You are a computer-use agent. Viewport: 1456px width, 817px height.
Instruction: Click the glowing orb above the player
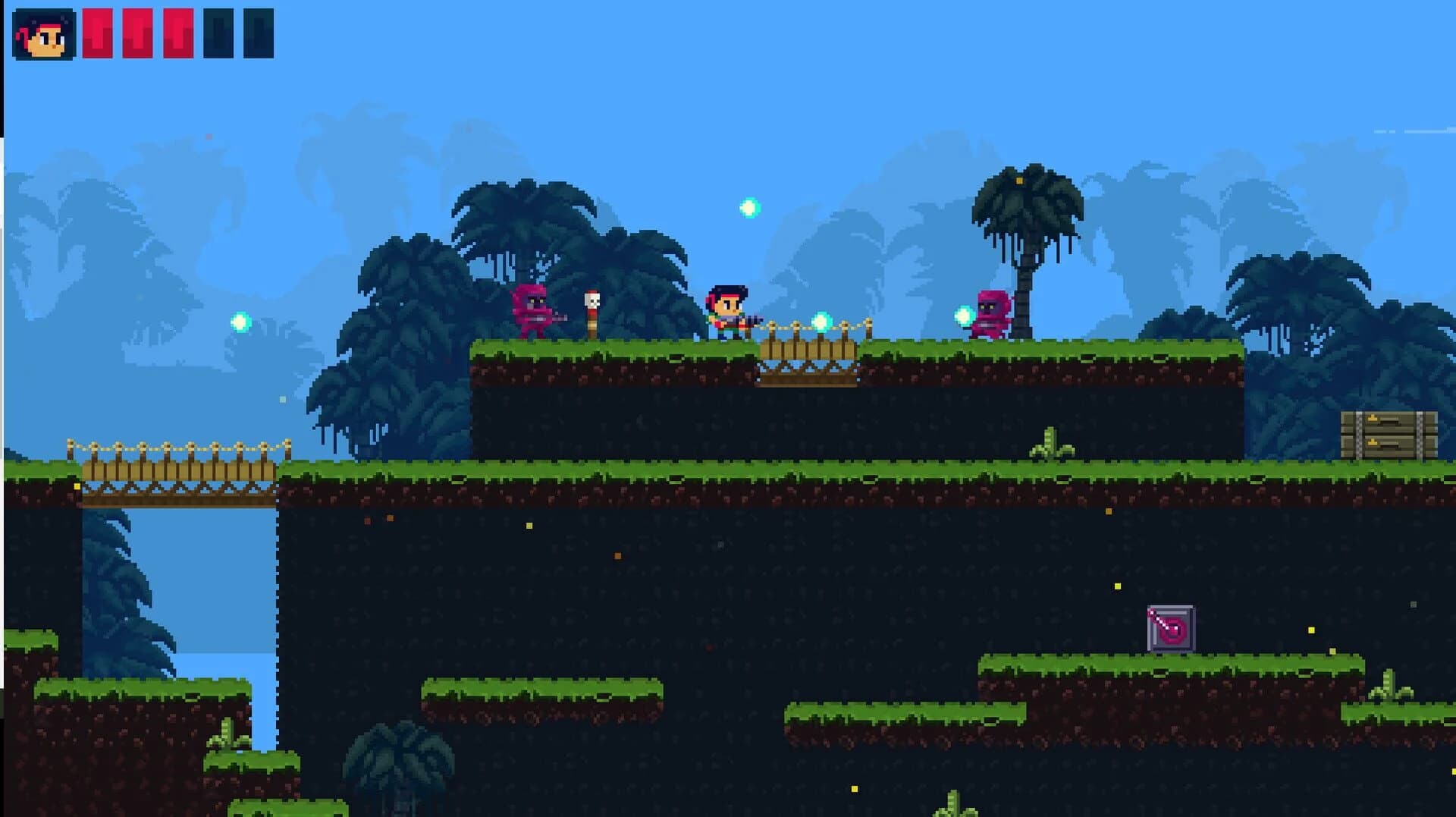[x=748, y=206]
